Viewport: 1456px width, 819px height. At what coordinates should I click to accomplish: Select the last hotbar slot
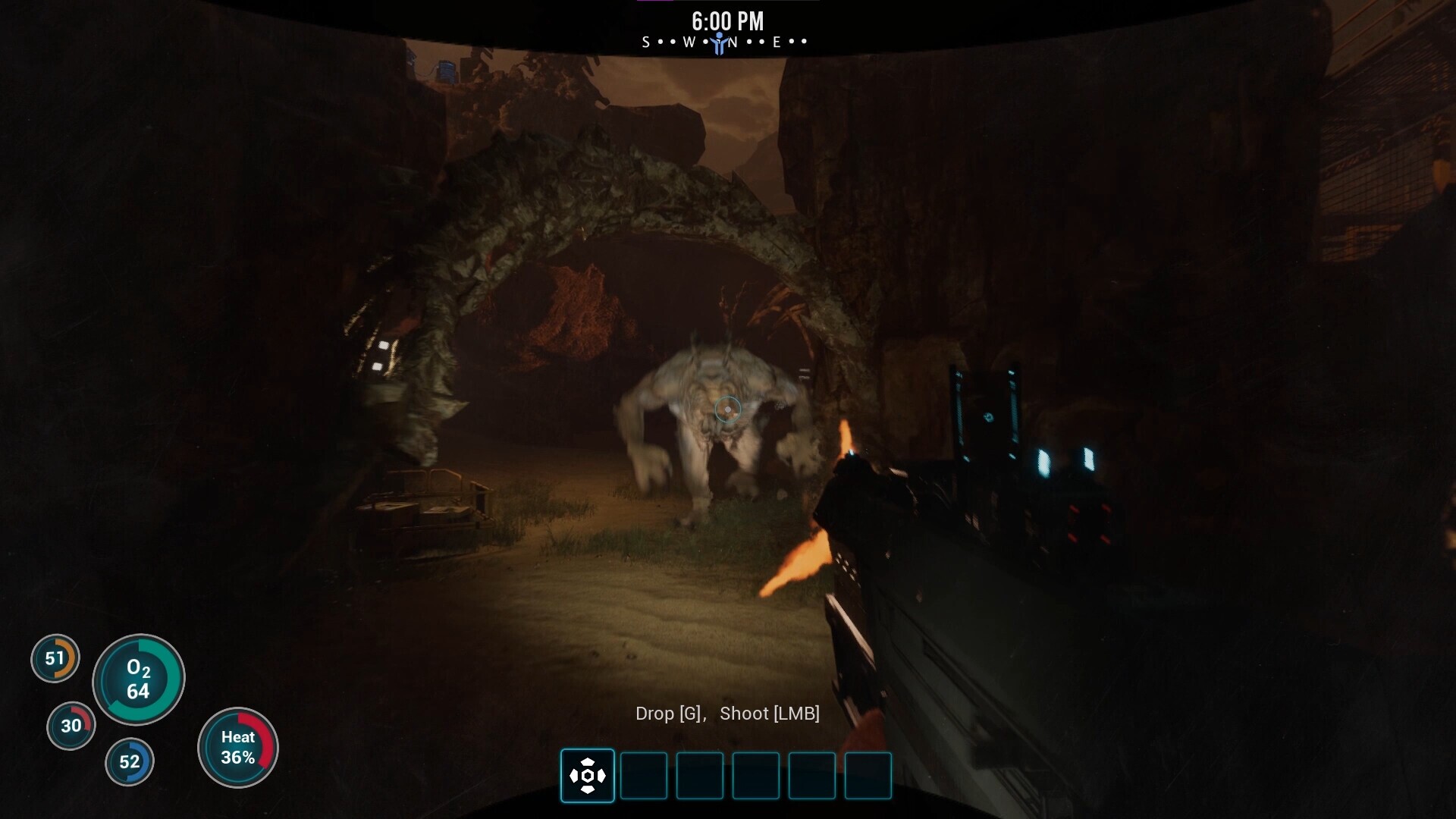[x=868, y=776]
